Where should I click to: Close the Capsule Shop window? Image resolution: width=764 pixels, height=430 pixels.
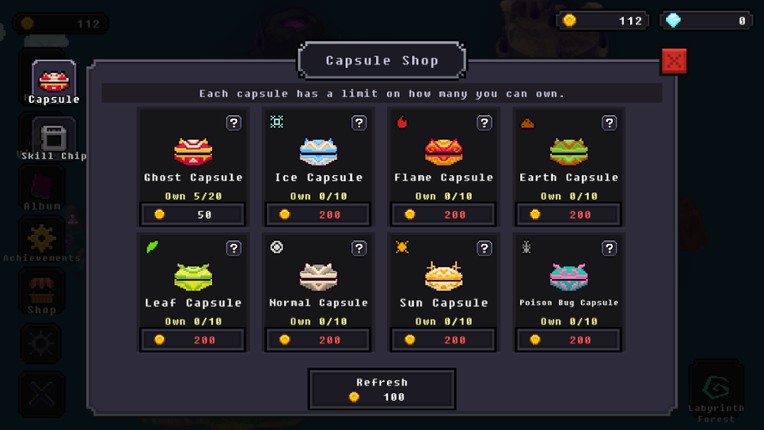pyautogui.click(x=674, y=61)
